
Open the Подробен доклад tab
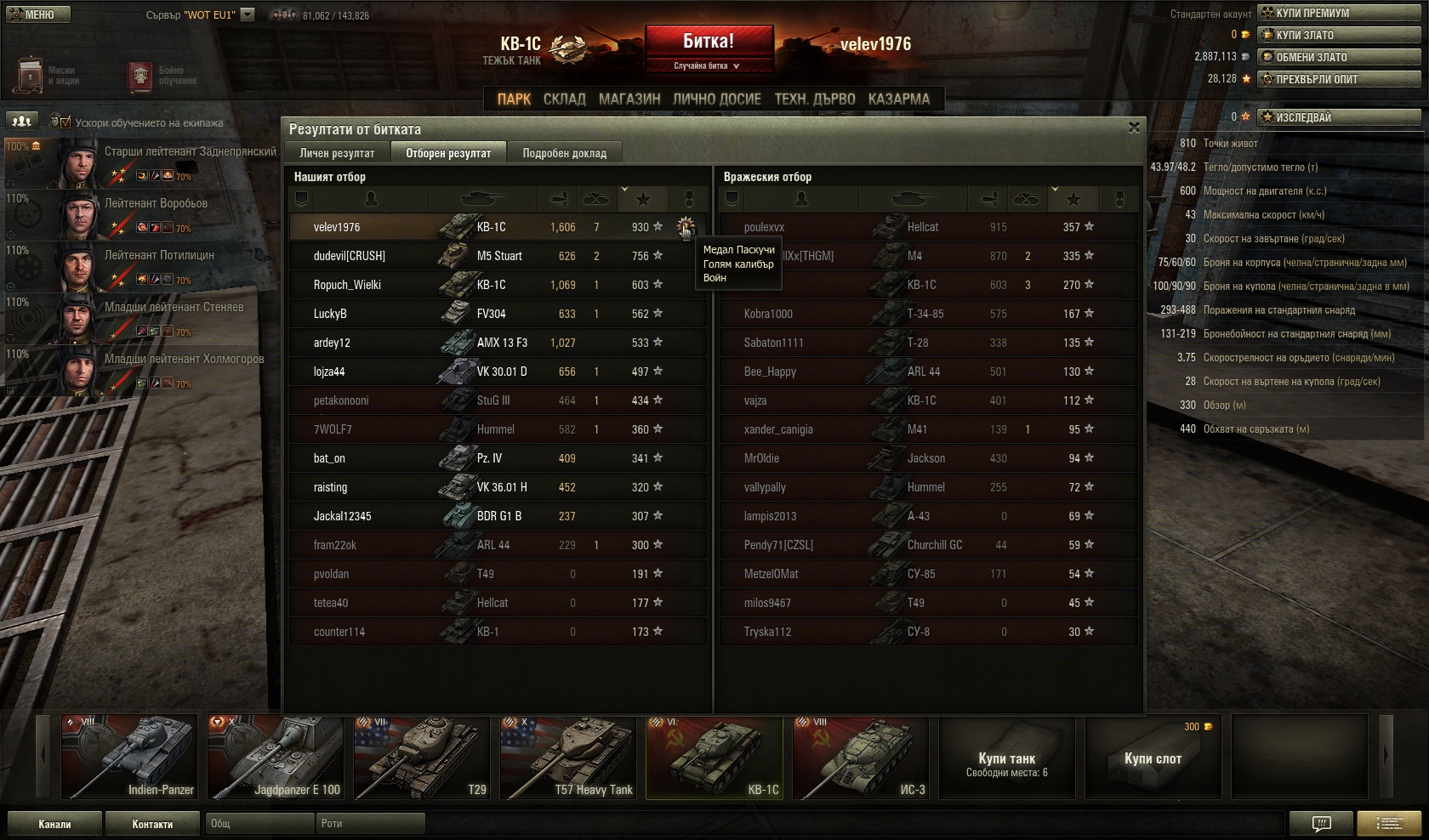[x=564, y=153]
